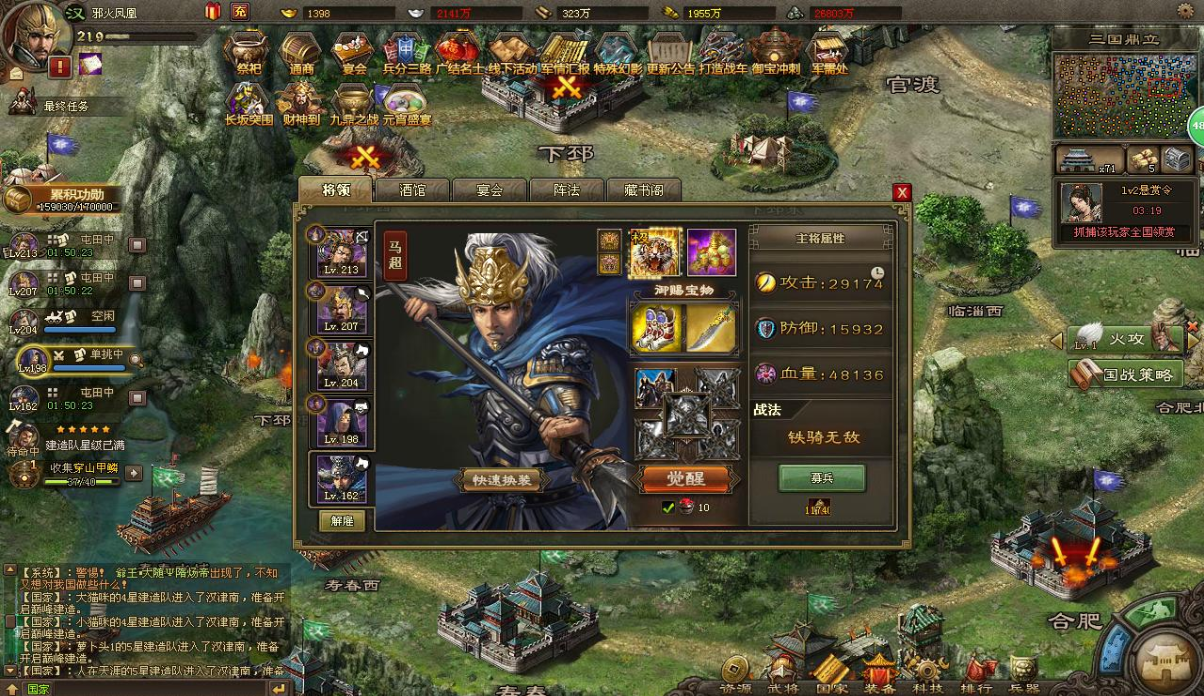Viewport: 1204px width, 696px height.
Task: Click the 觉醒 awaken button
Action: (x=686, y=478)
